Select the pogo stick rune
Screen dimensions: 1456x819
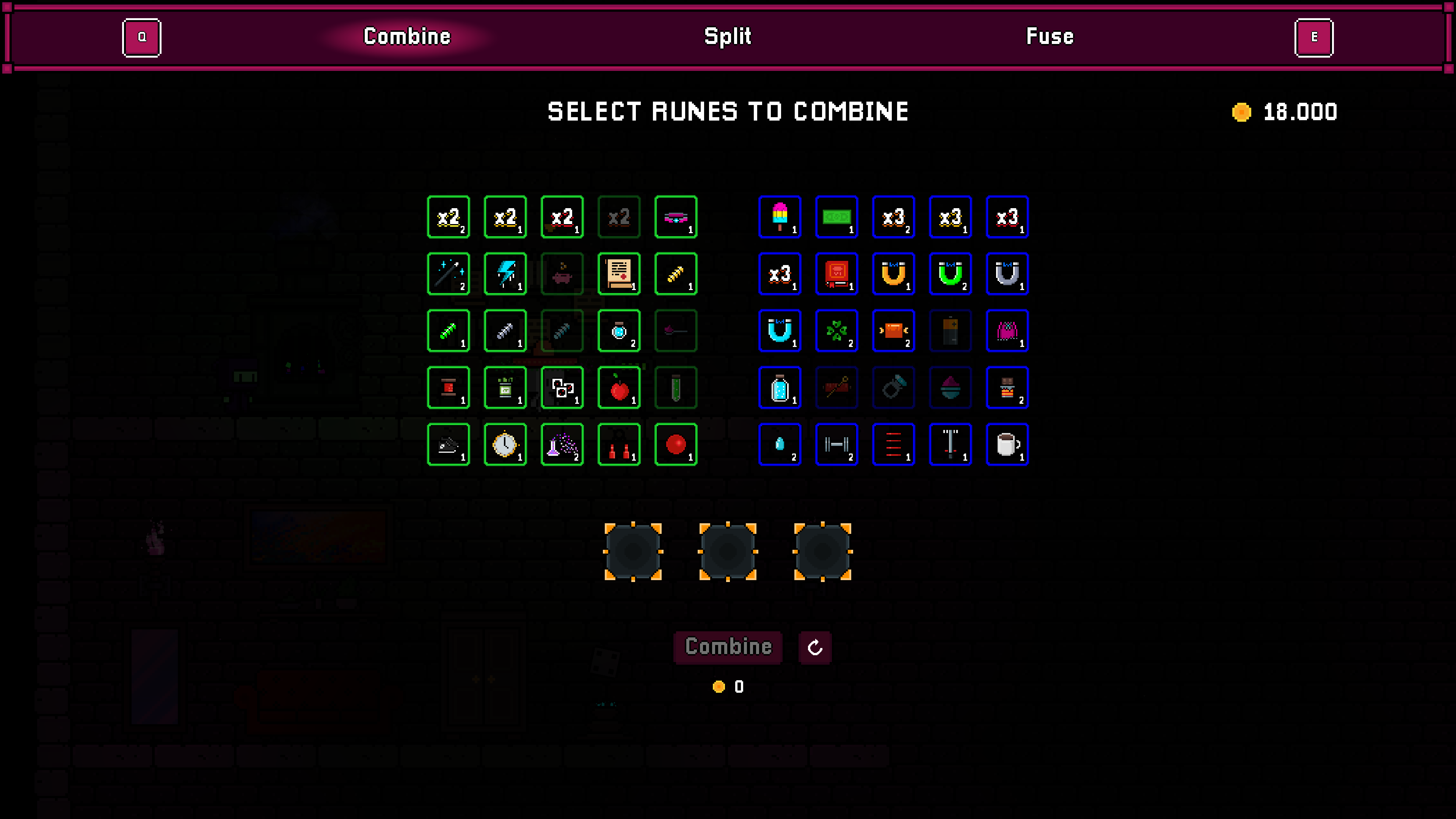[950, 444]
